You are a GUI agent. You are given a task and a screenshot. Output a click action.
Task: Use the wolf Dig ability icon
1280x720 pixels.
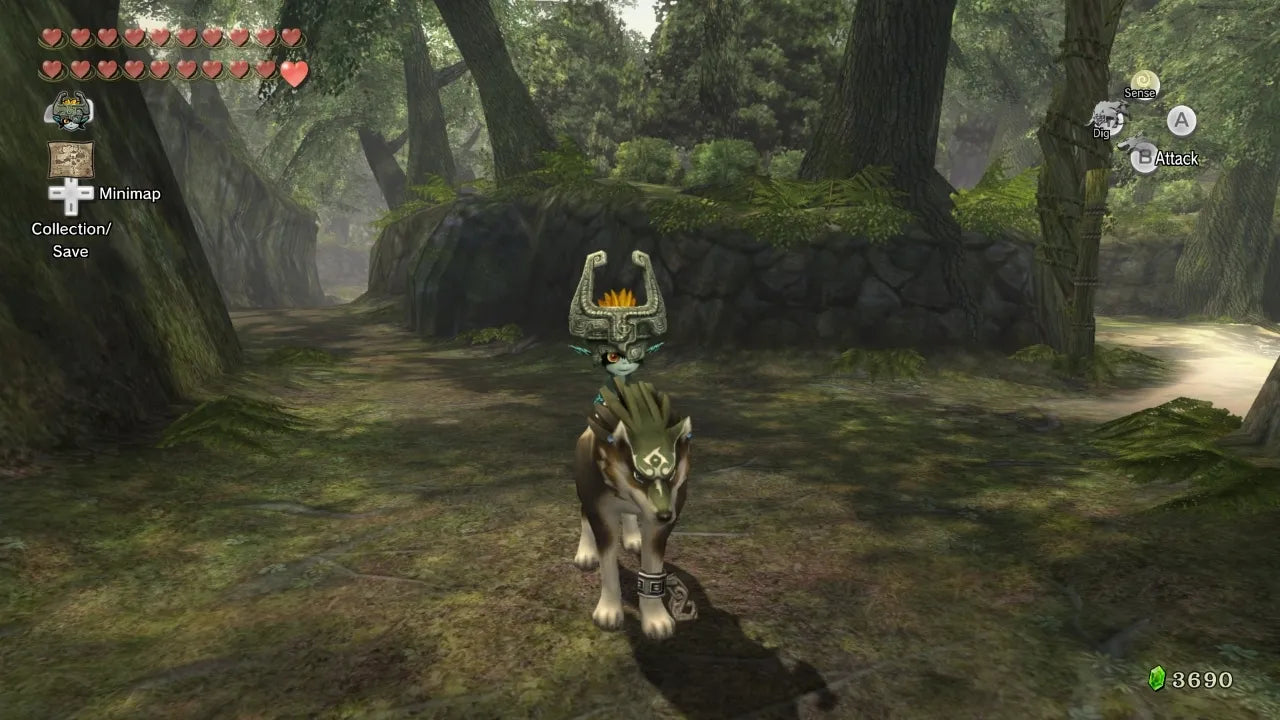click(x=1106, y=117)
